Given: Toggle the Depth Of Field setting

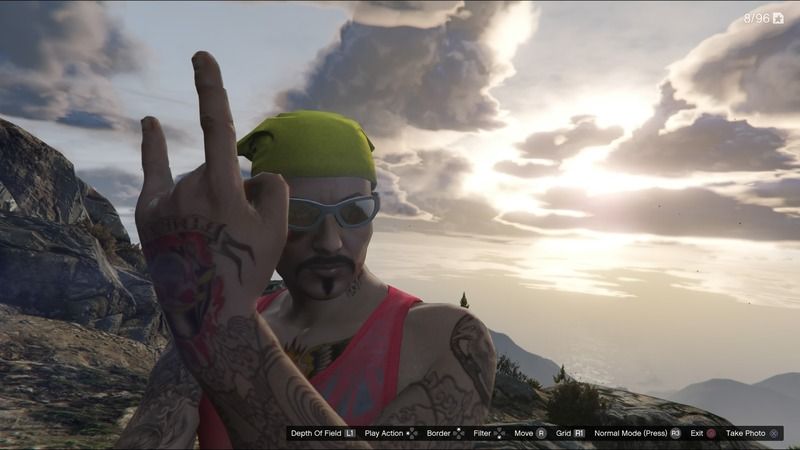Looking at the screenshot, I should click(x=322, y=433).
